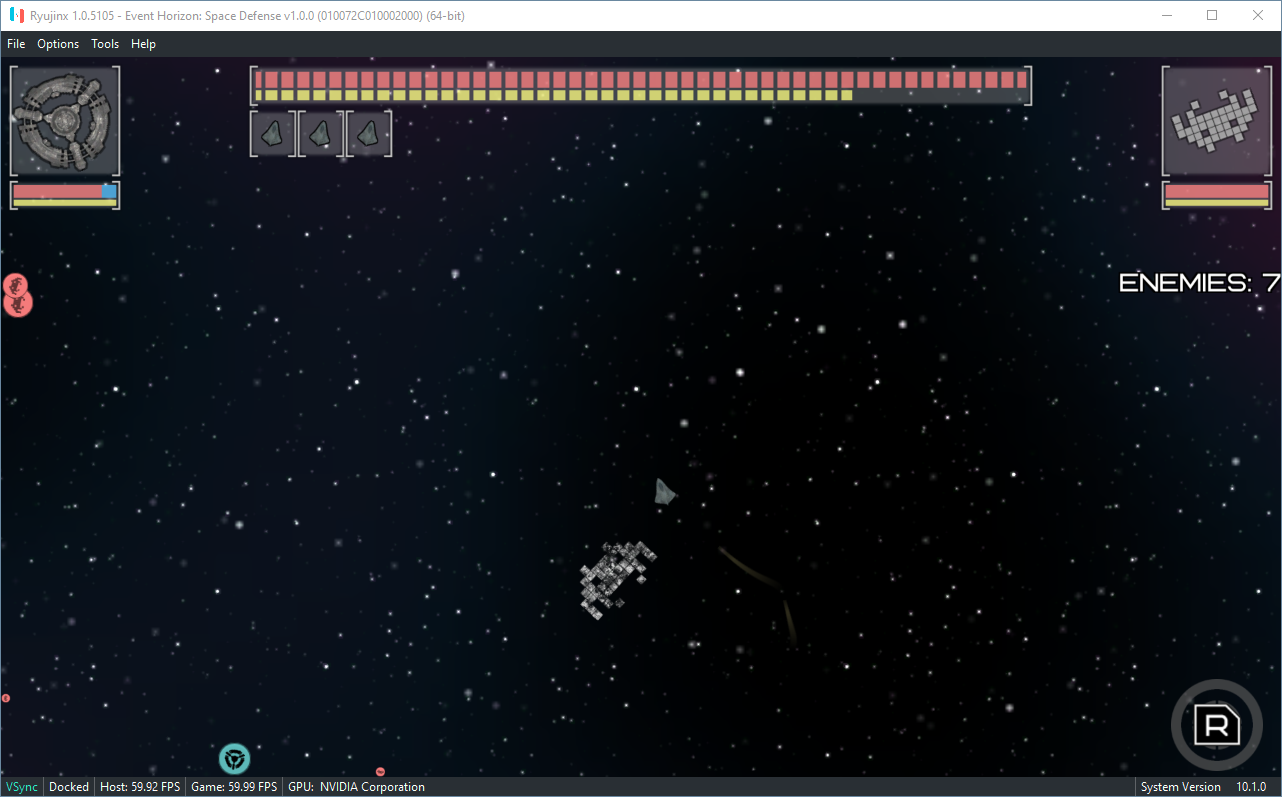Click the small red marker near the left edge

click(x=5, y=697)
